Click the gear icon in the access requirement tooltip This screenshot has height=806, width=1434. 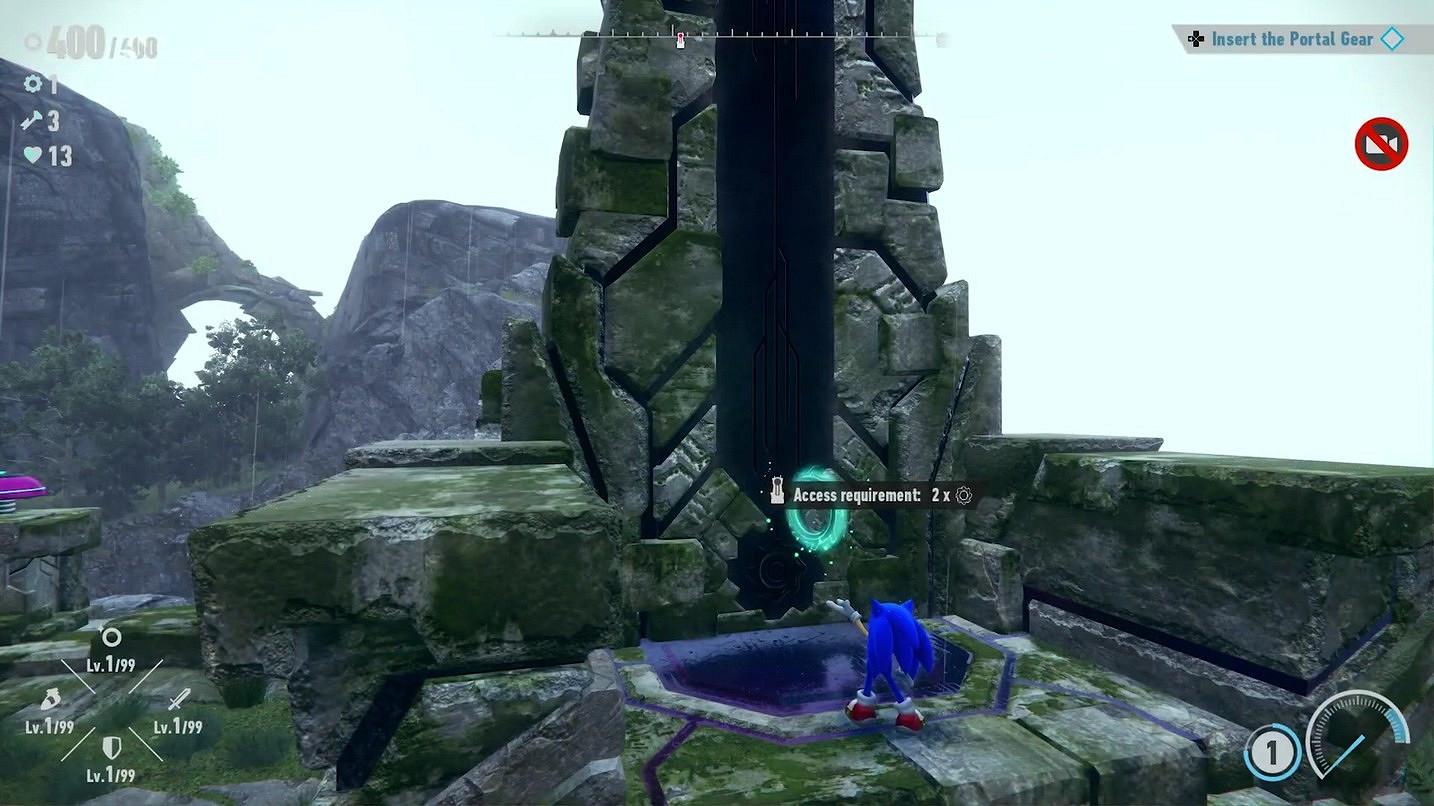(962, 495)
